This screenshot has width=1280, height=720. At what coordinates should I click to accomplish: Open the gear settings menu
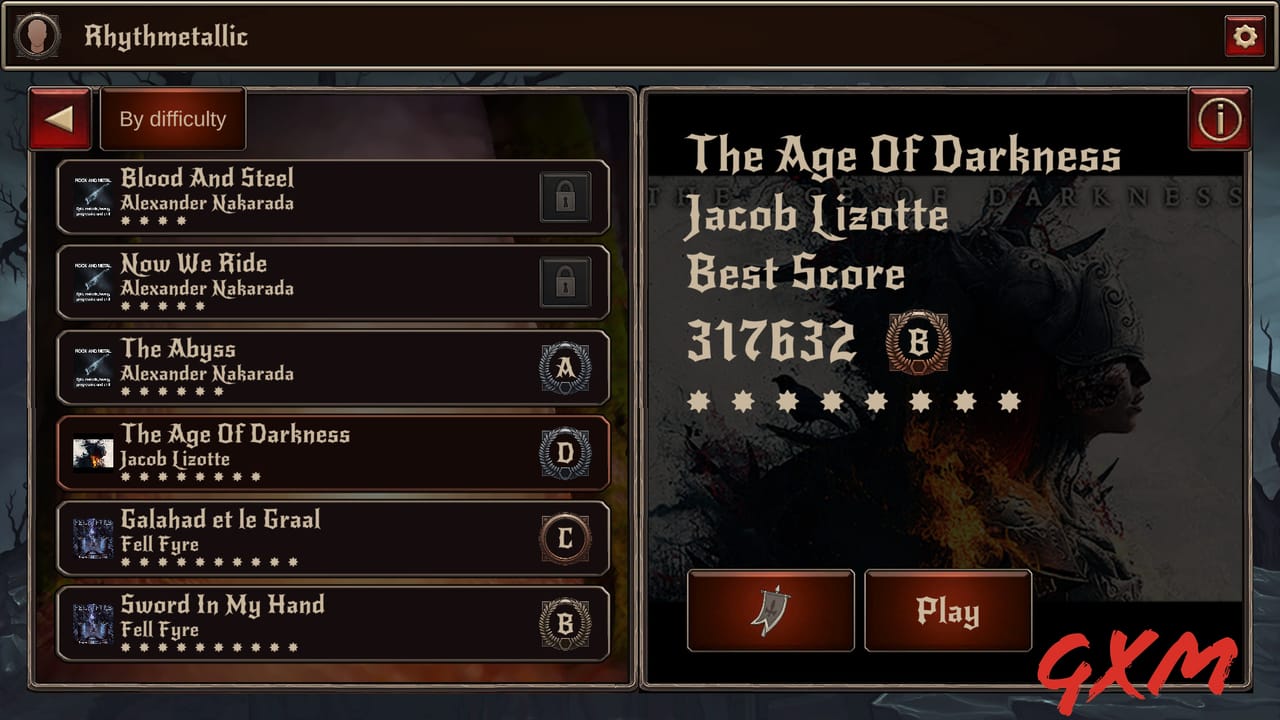[x=1244, y=37]
